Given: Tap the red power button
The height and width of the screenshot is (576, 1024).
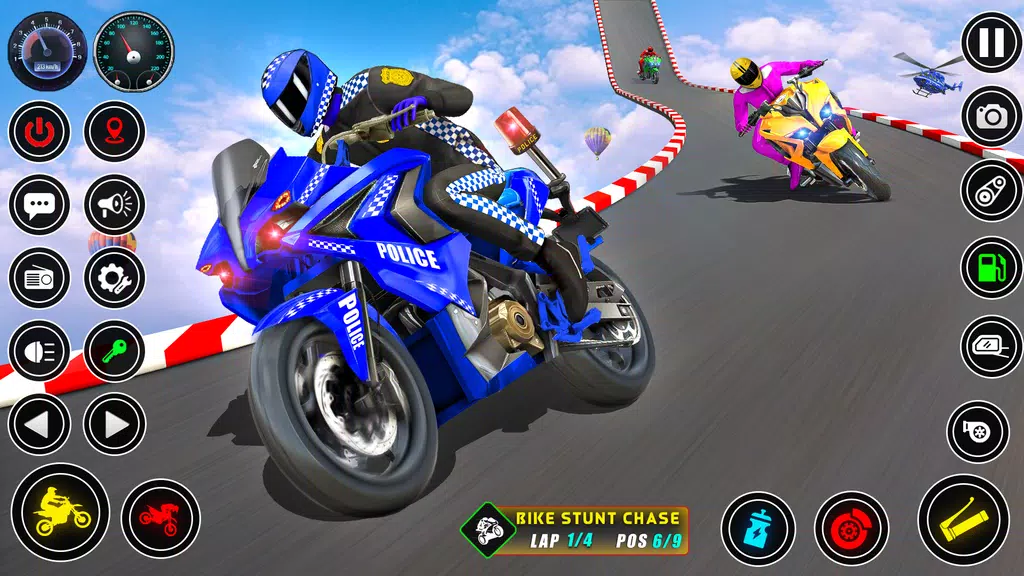Looking at the screenshot, I should [39, 131].
